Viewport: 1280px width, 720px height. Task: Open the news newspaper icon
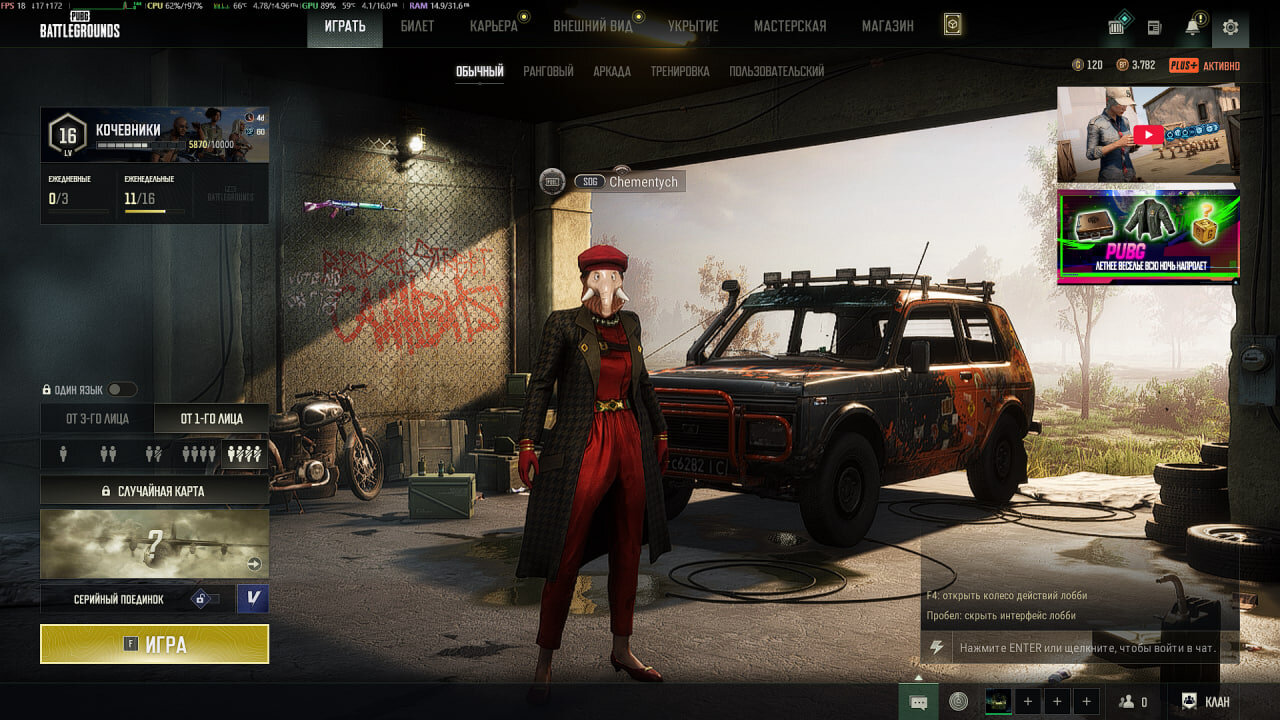(x=1154, y=27)
